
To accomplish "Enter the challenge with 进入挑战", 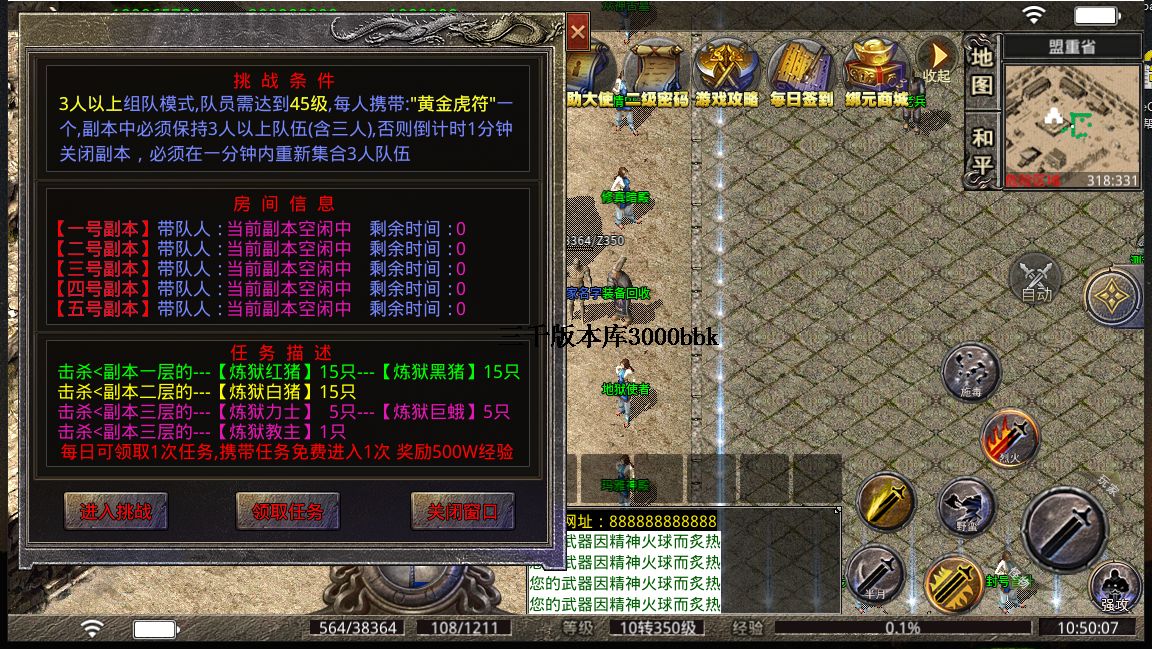I will (x=116, y=511).
